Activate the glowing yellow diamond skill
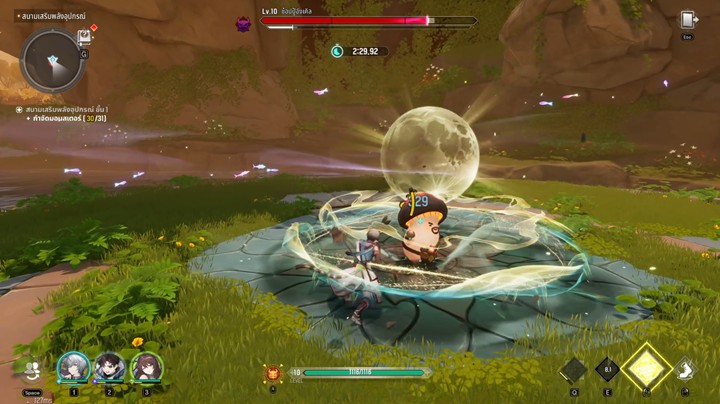Image resolution: width=720 pixels, height=404 pixels. [646, 366]
